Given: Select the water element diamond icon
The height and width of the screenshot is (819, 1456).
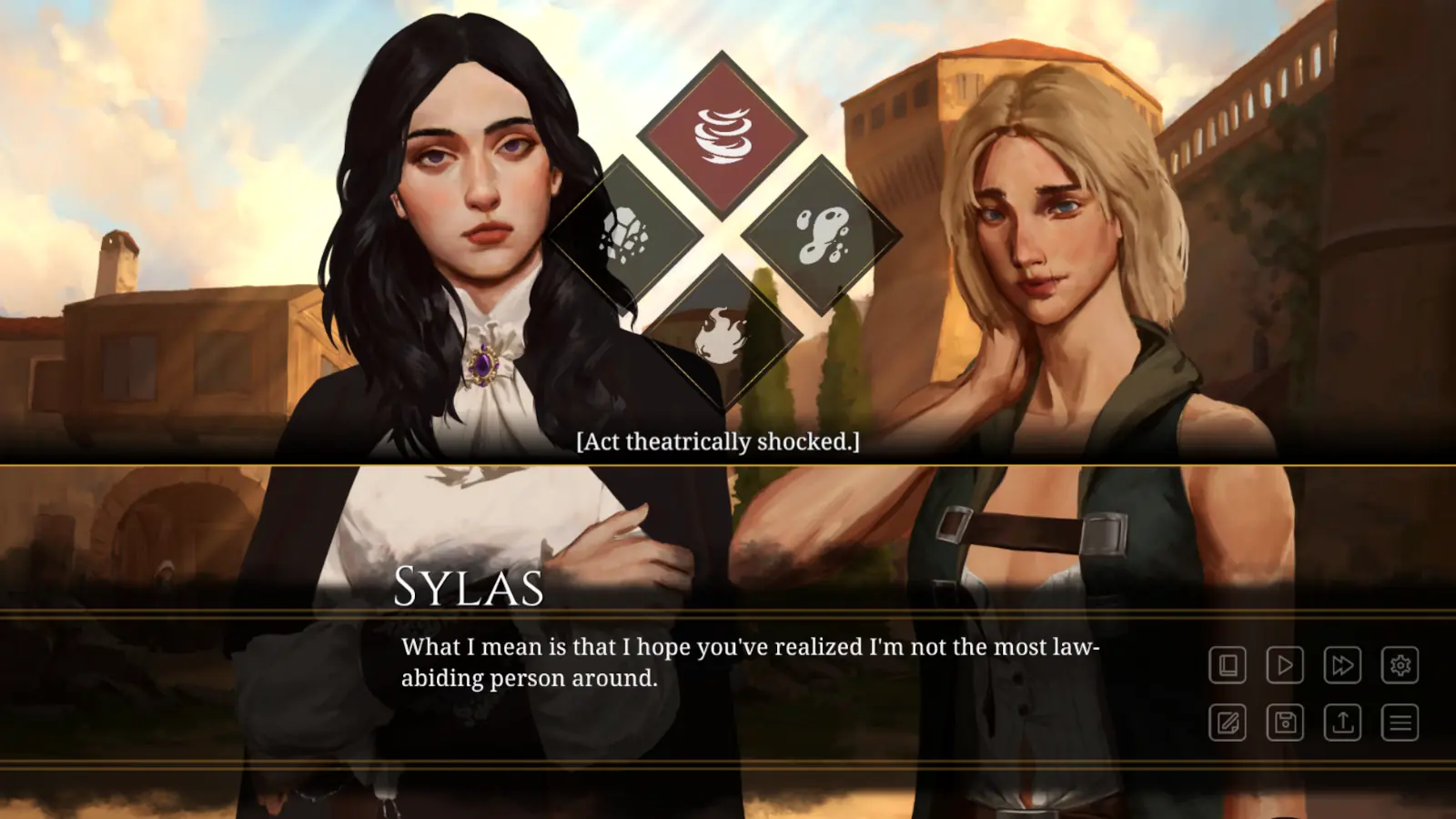Looking at the screenshot, I should pyautogui.click(x=822, y=232).
